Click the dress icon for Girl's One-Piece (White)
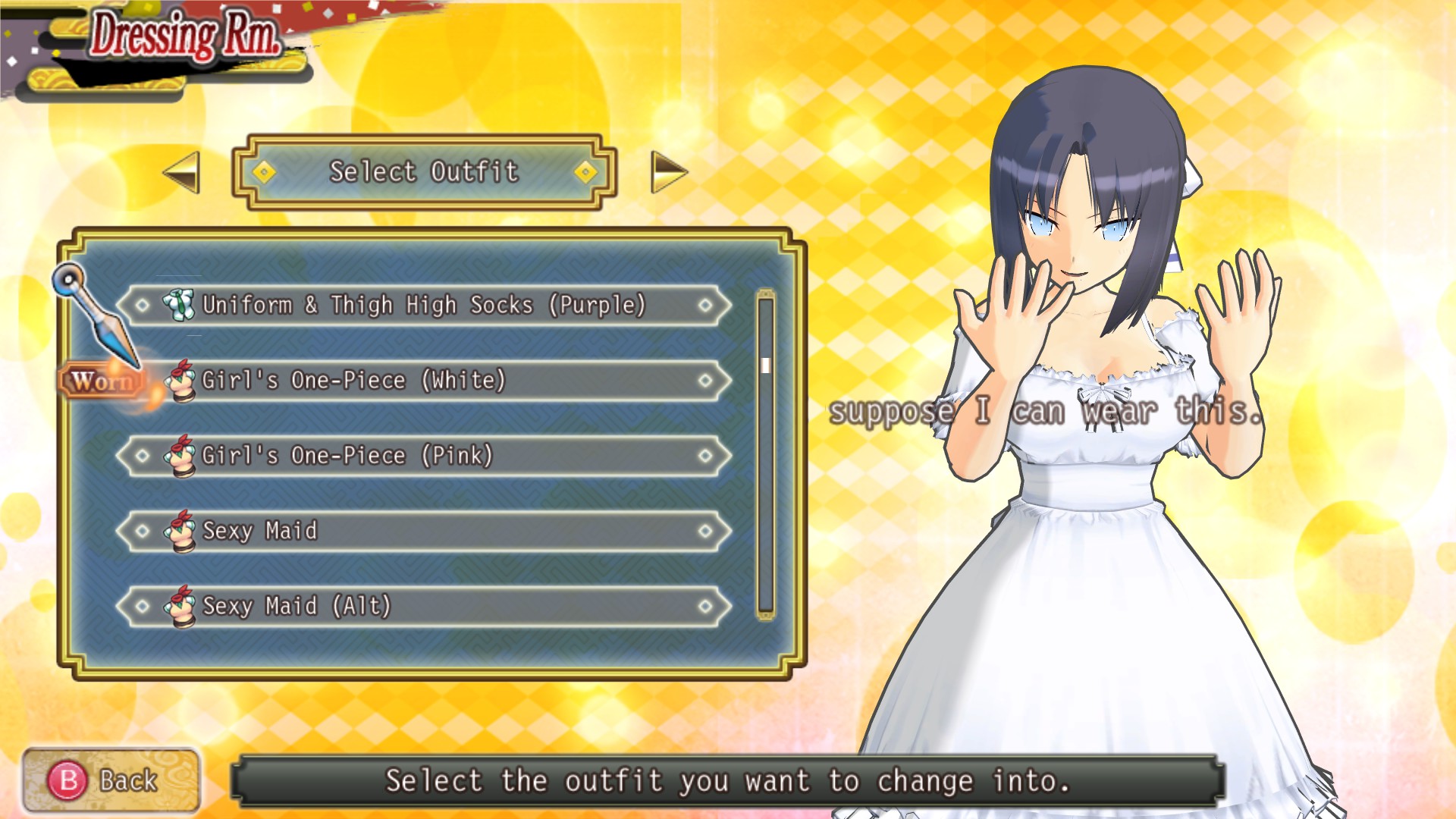 coord(182,381)
